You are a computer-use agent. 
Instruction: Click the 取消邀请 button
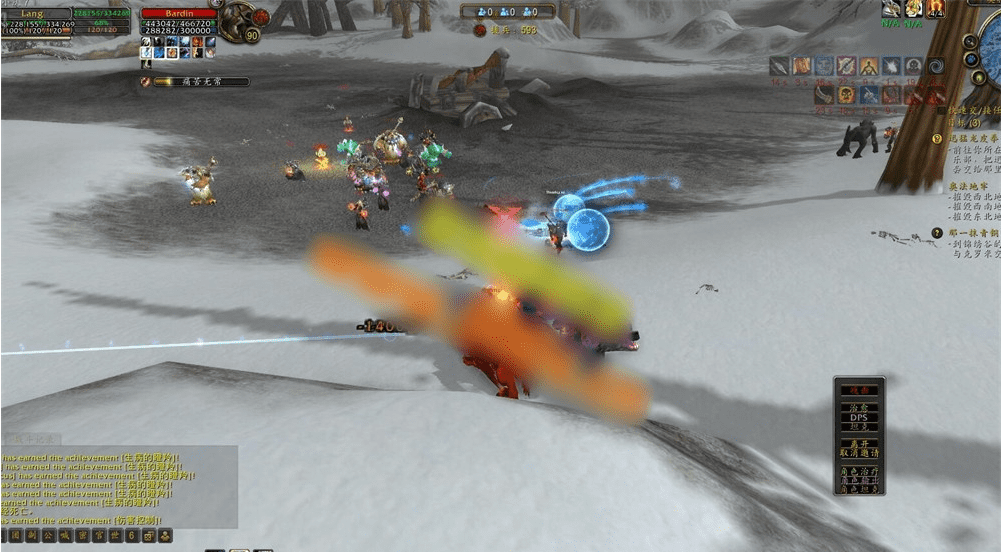pyautogui.click(x=859, y=453)
